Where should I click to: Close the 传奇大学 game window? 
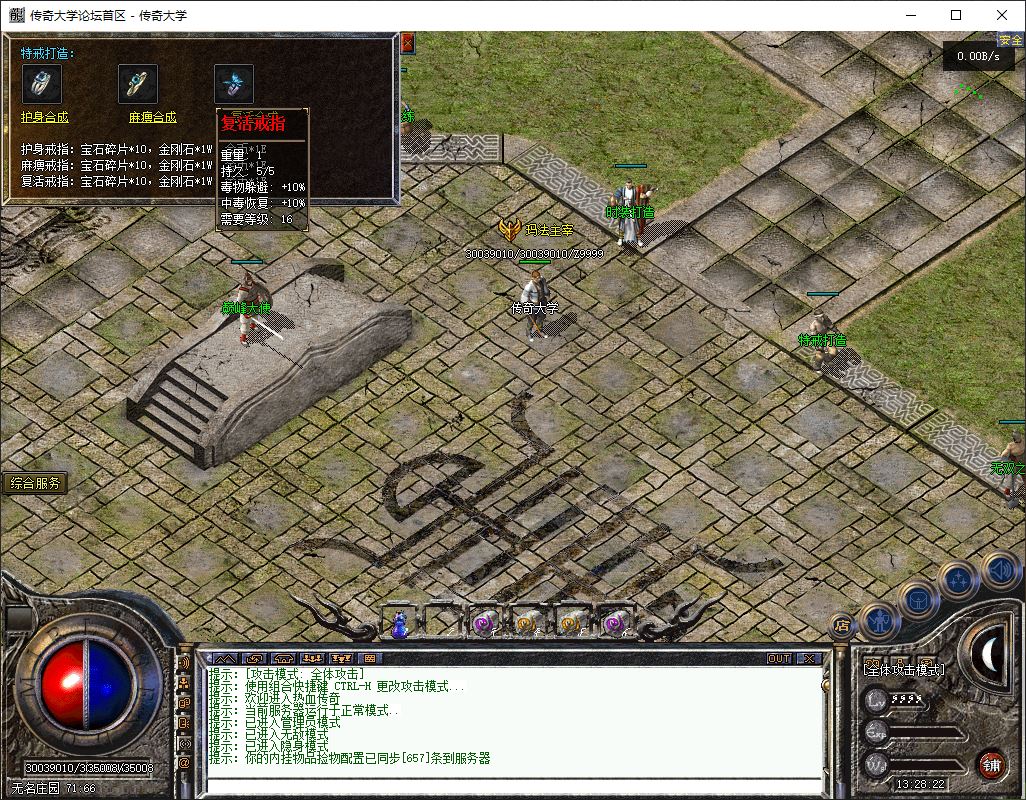[x=1002, y=15]
